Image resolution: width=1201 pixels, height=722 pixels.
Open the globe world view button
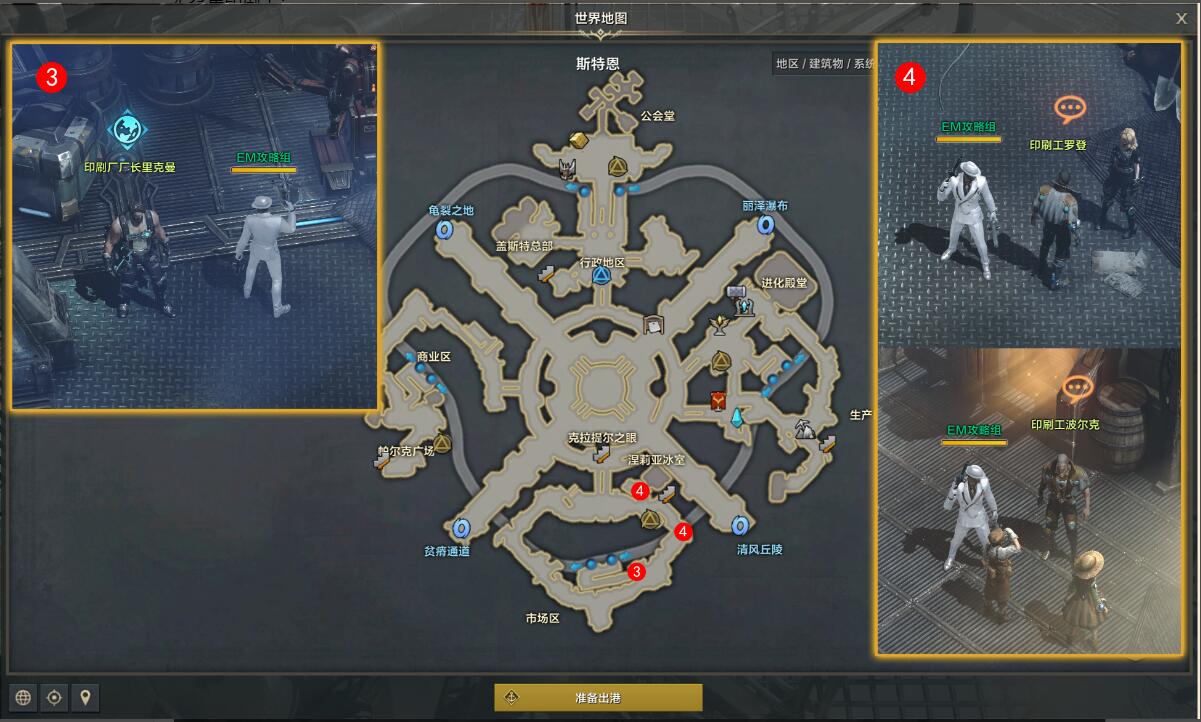coord(23,697)
